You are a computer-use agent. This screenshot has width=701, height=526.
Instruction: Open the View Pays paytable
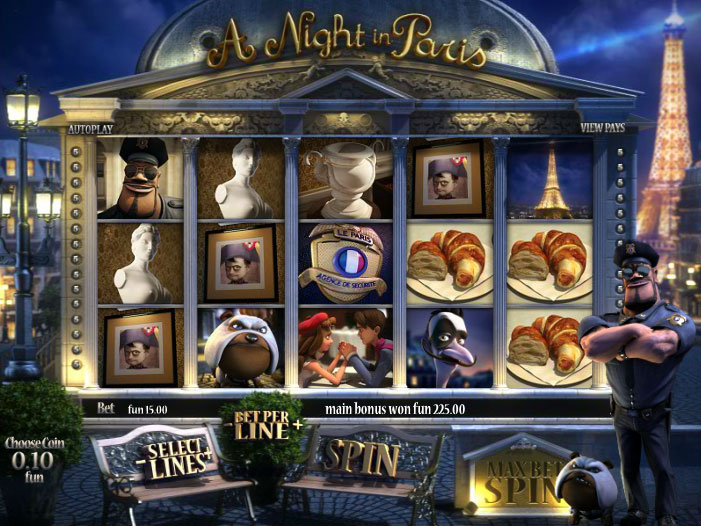click(x=601, y=128)
